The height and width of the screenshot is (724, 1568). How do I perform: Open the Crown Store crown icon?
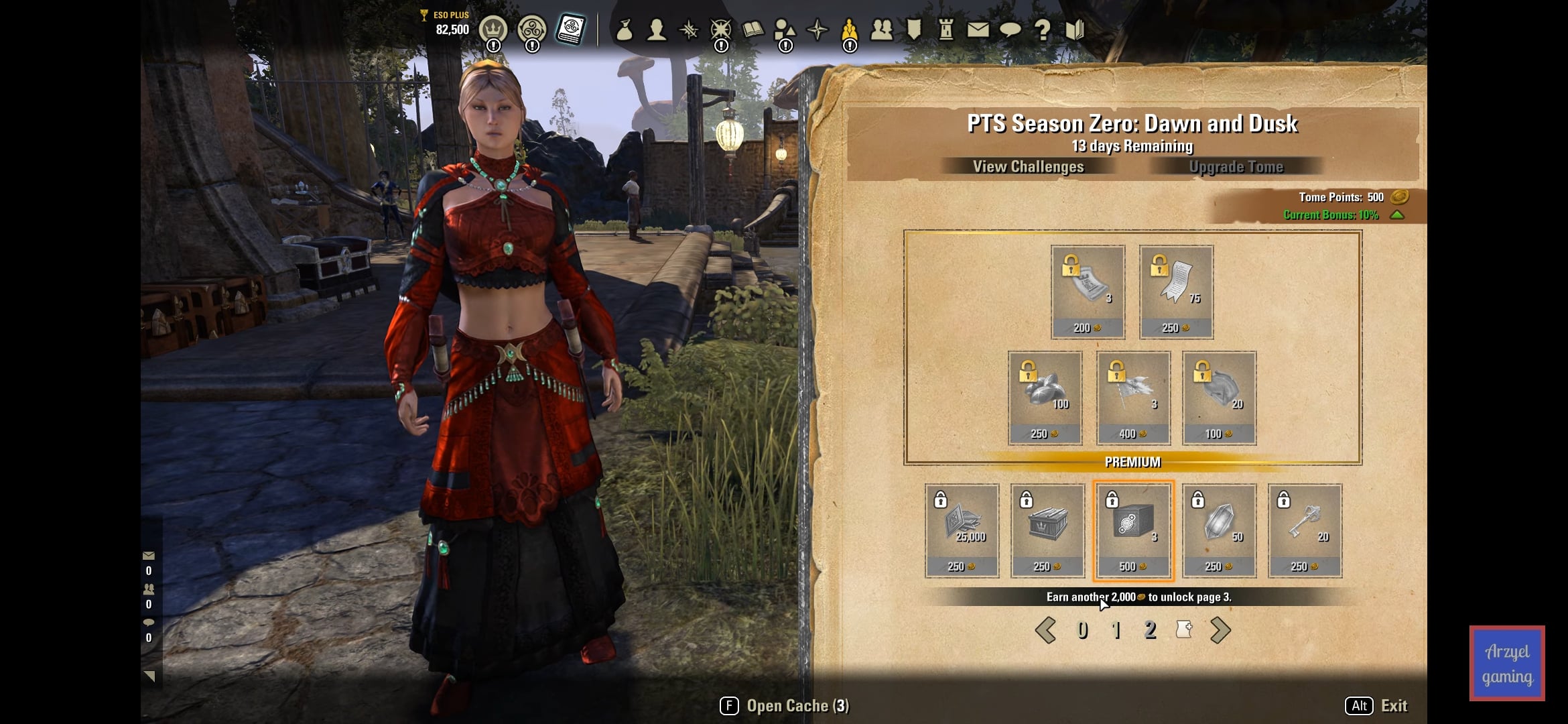click(493, 29)
